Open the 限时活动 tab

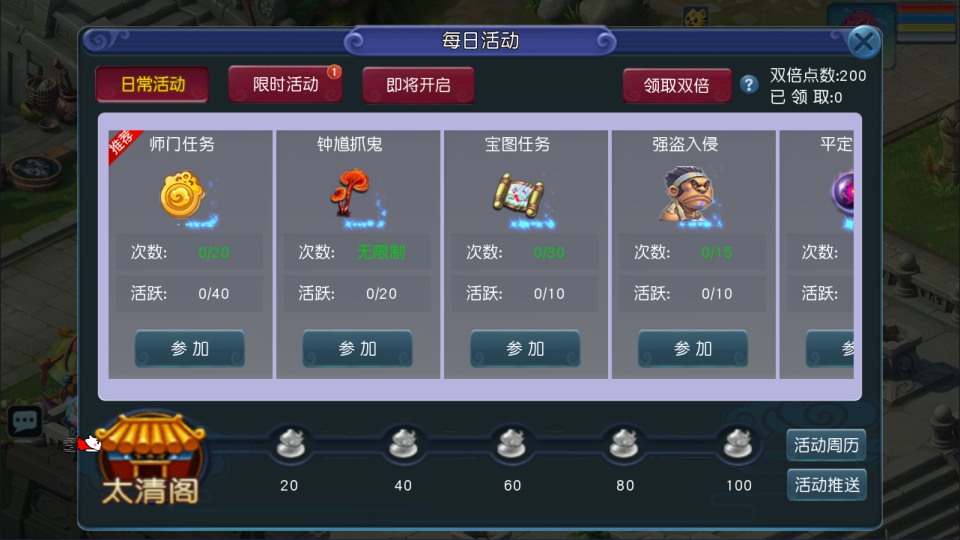coord(286,85)
